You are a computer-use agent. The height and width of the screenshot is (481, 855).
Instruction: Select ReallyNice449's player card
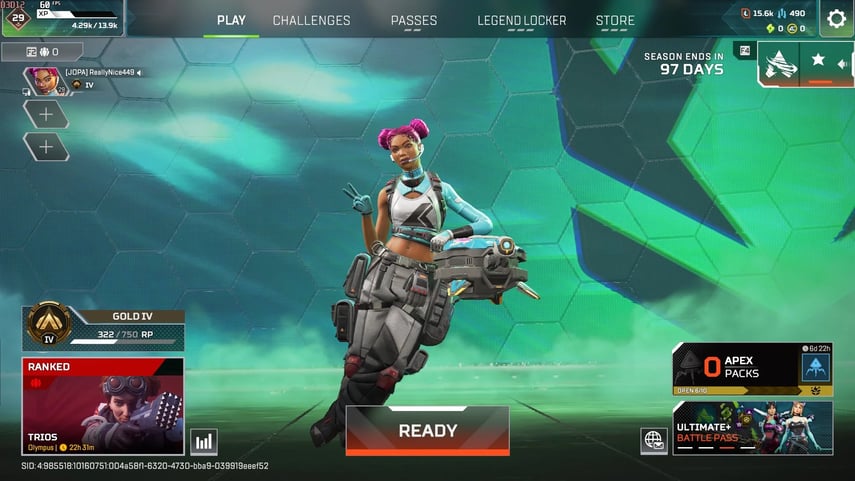click(x=85, y=79)
